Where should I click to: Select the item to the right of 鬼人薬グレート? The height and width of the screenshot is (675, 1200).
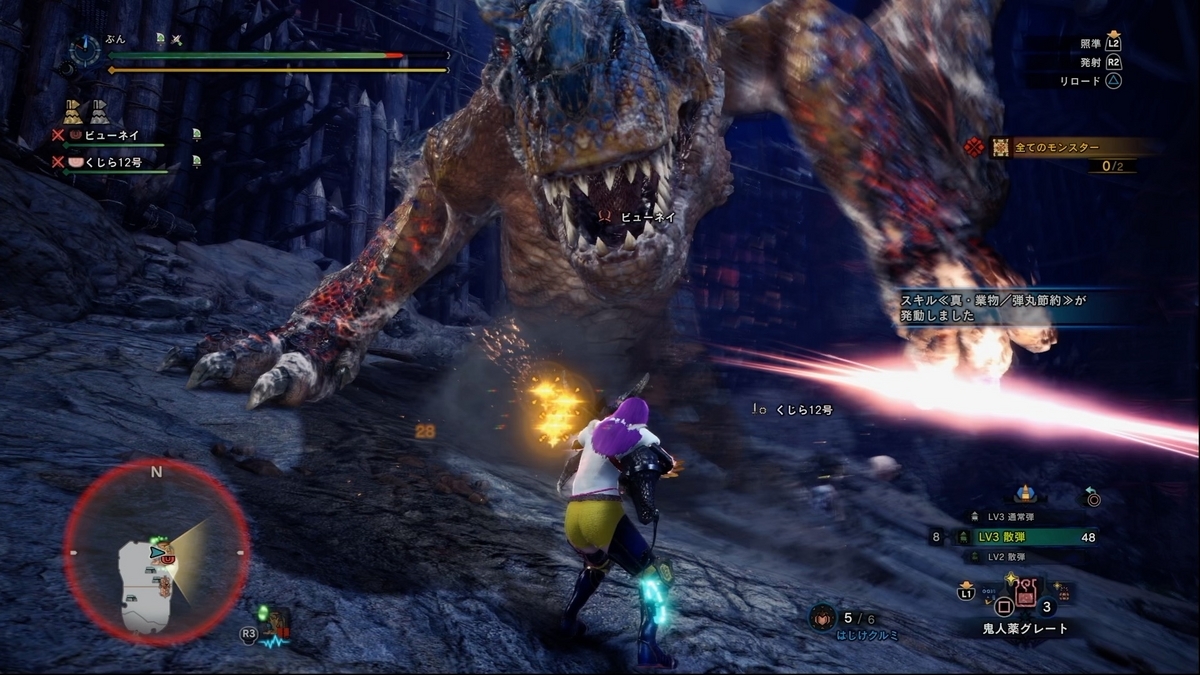pyautogui.click(x=1061, y=594)
